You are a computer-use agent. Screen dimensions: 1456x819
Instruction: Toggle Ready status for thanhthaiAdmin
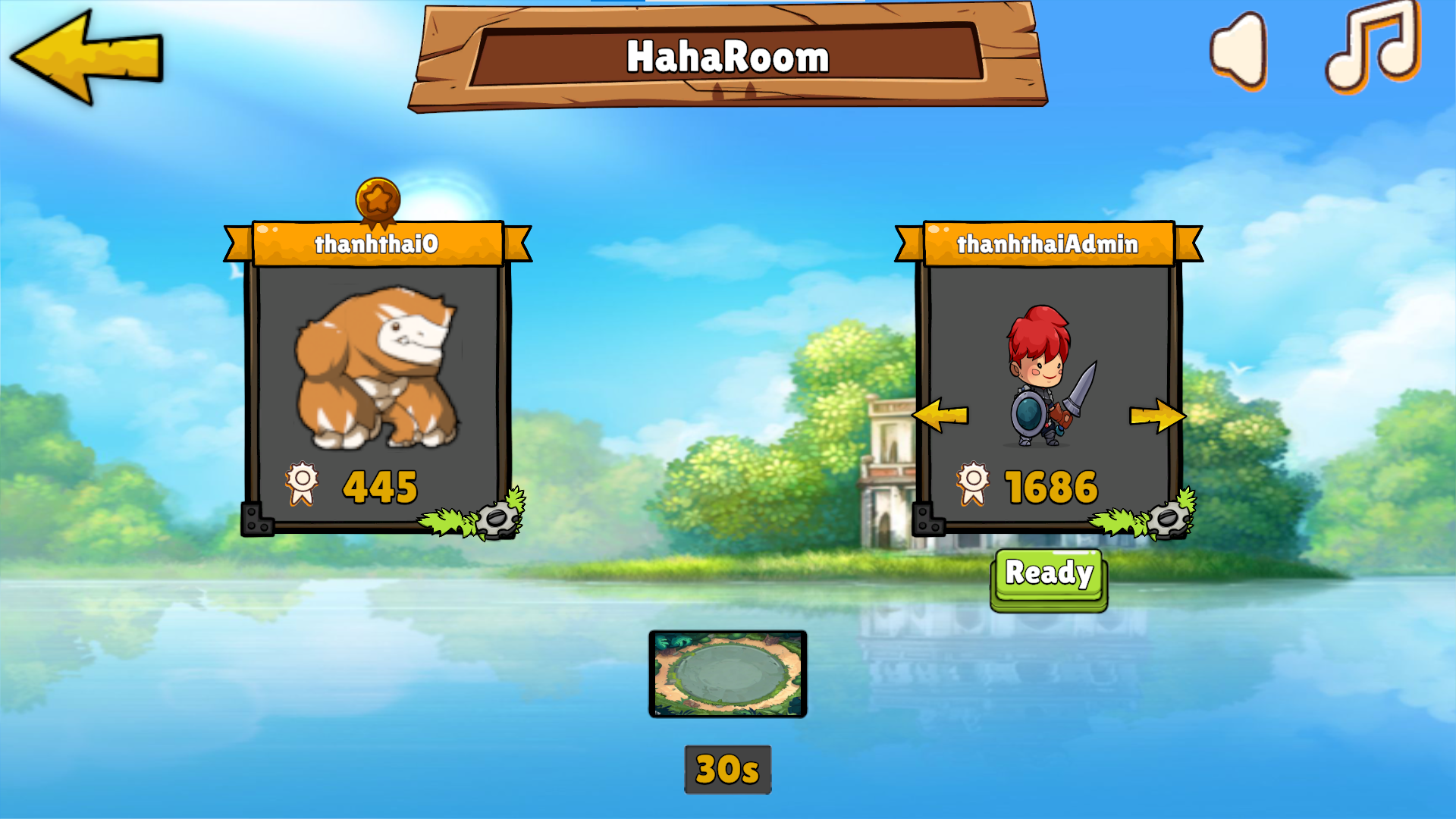coord(1049,574)
